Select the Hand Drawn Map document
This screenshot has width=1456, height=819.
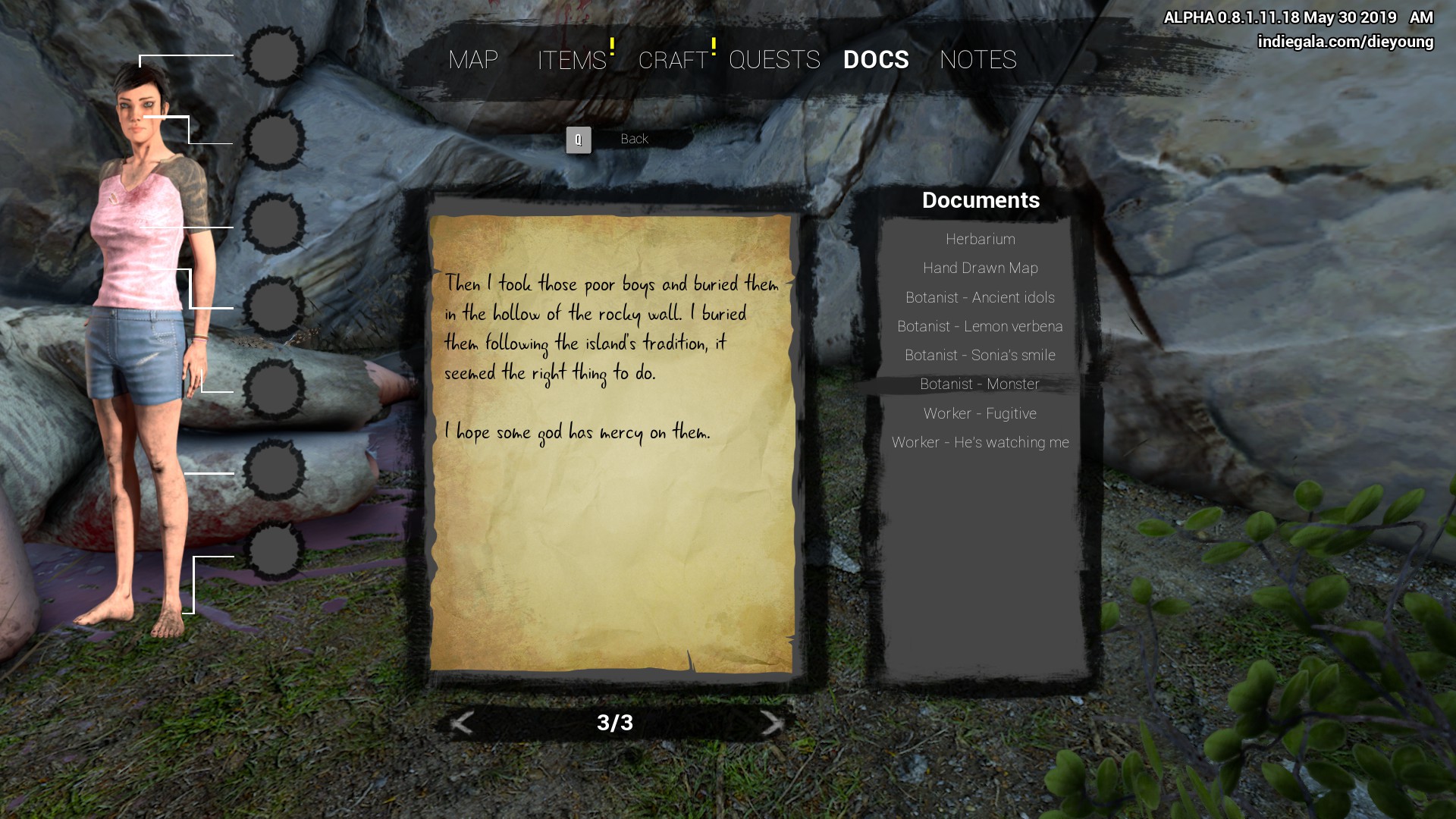(980, 268)
